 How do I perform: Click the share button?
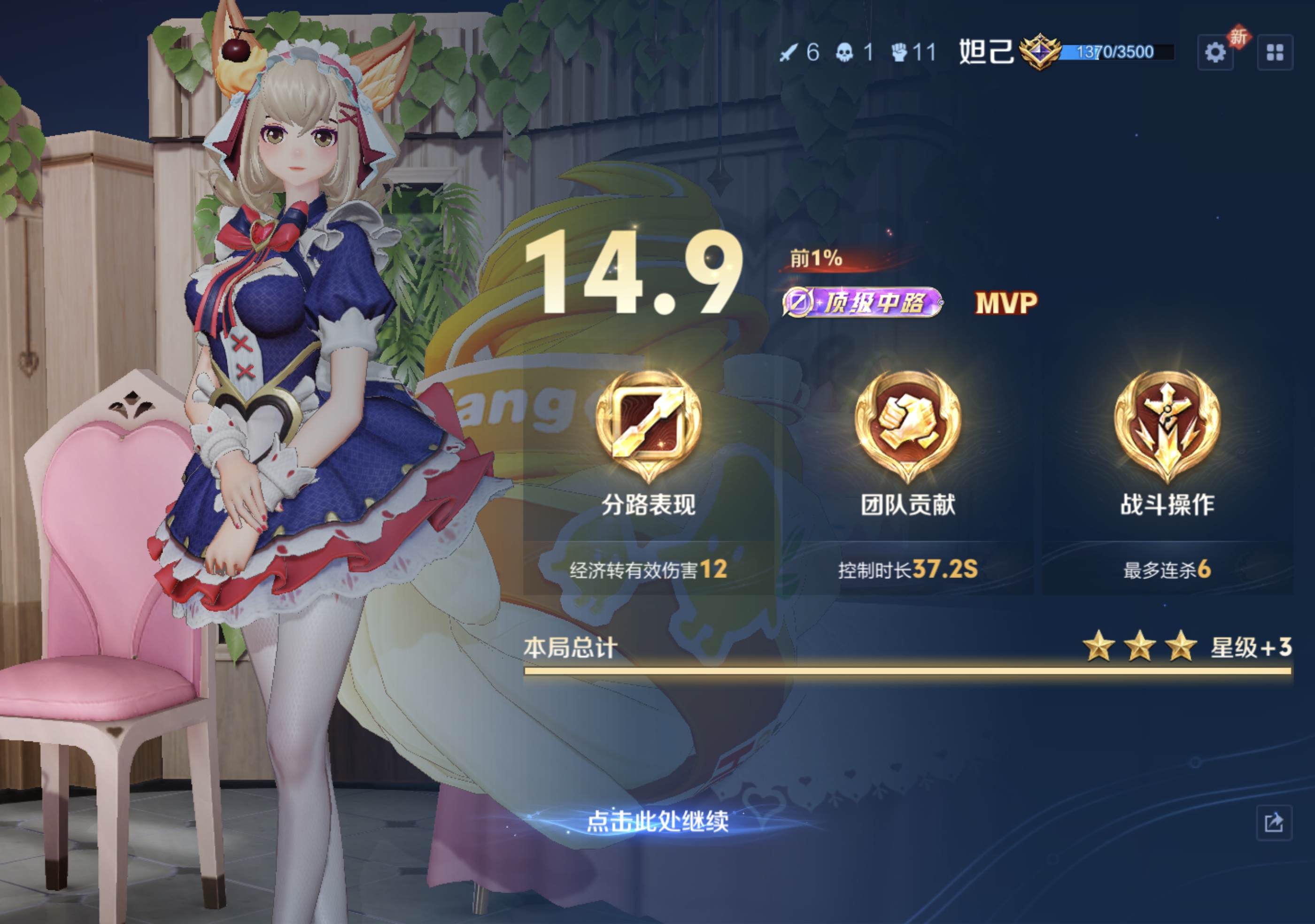[1274, 823]
